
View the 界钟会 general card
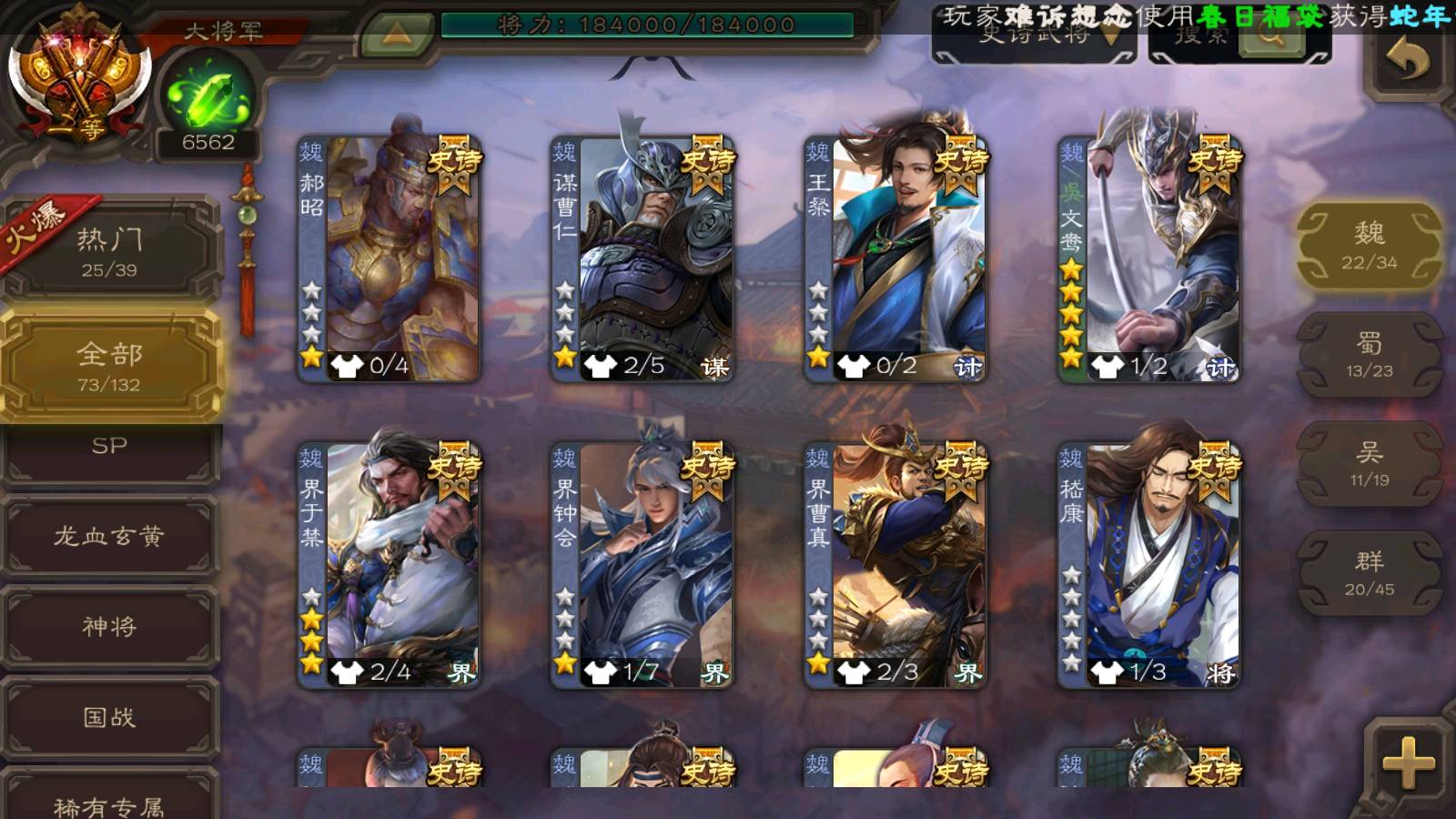[642, 565]
